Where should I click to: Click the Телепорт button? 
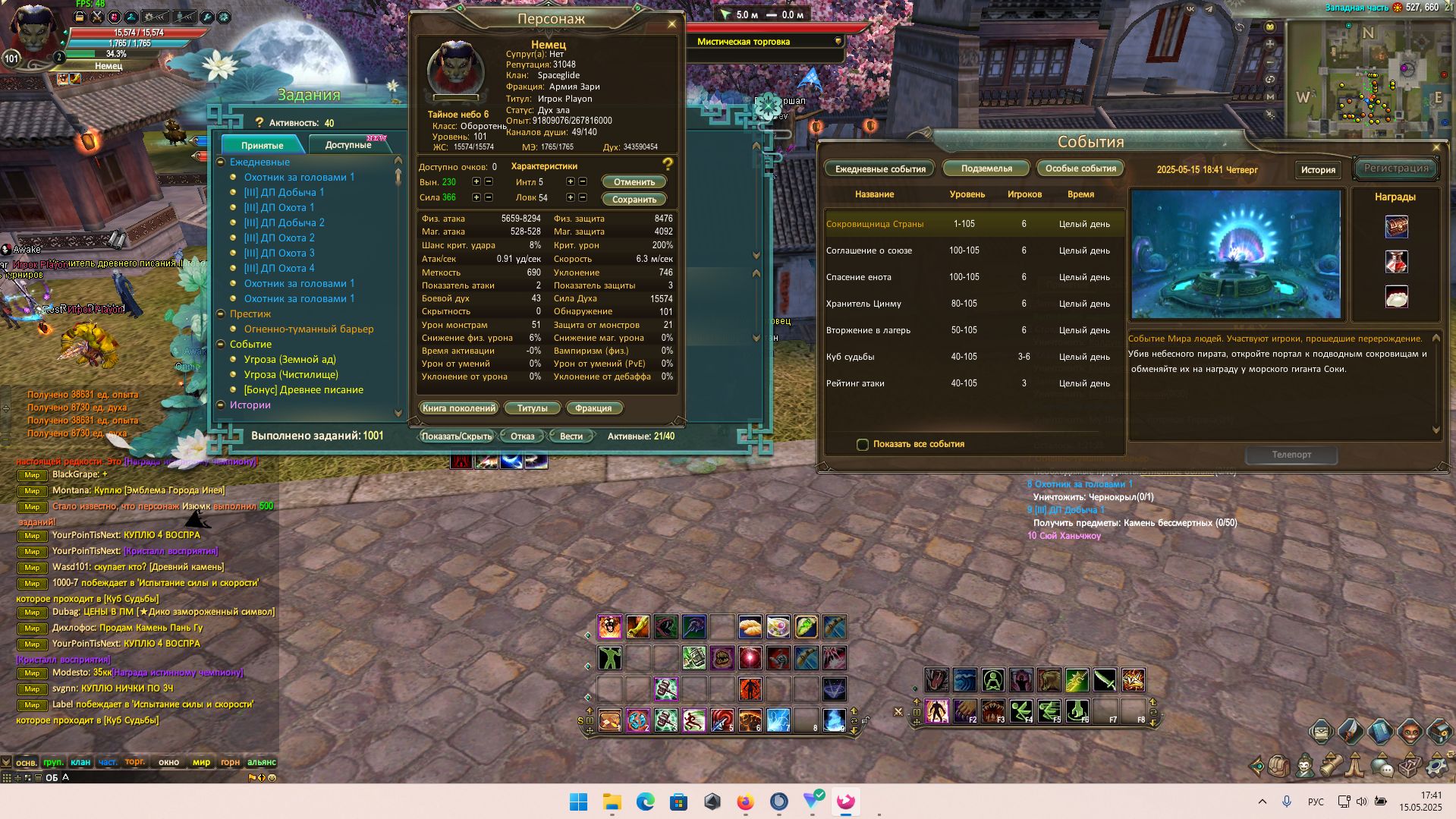click(x=1291, y=455)
